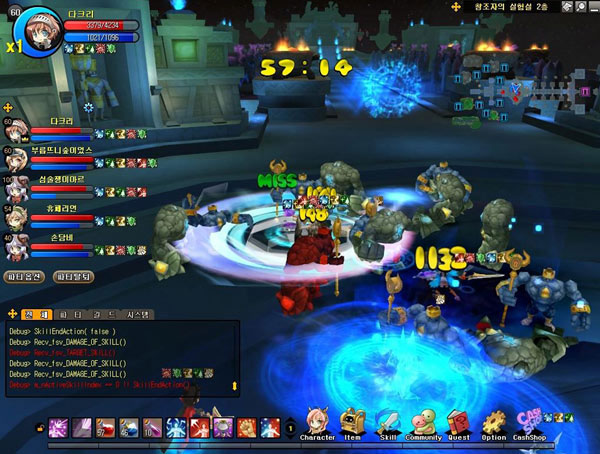Open the Character menu
Screen dimensions: 600x454
(x=317, y=423)
